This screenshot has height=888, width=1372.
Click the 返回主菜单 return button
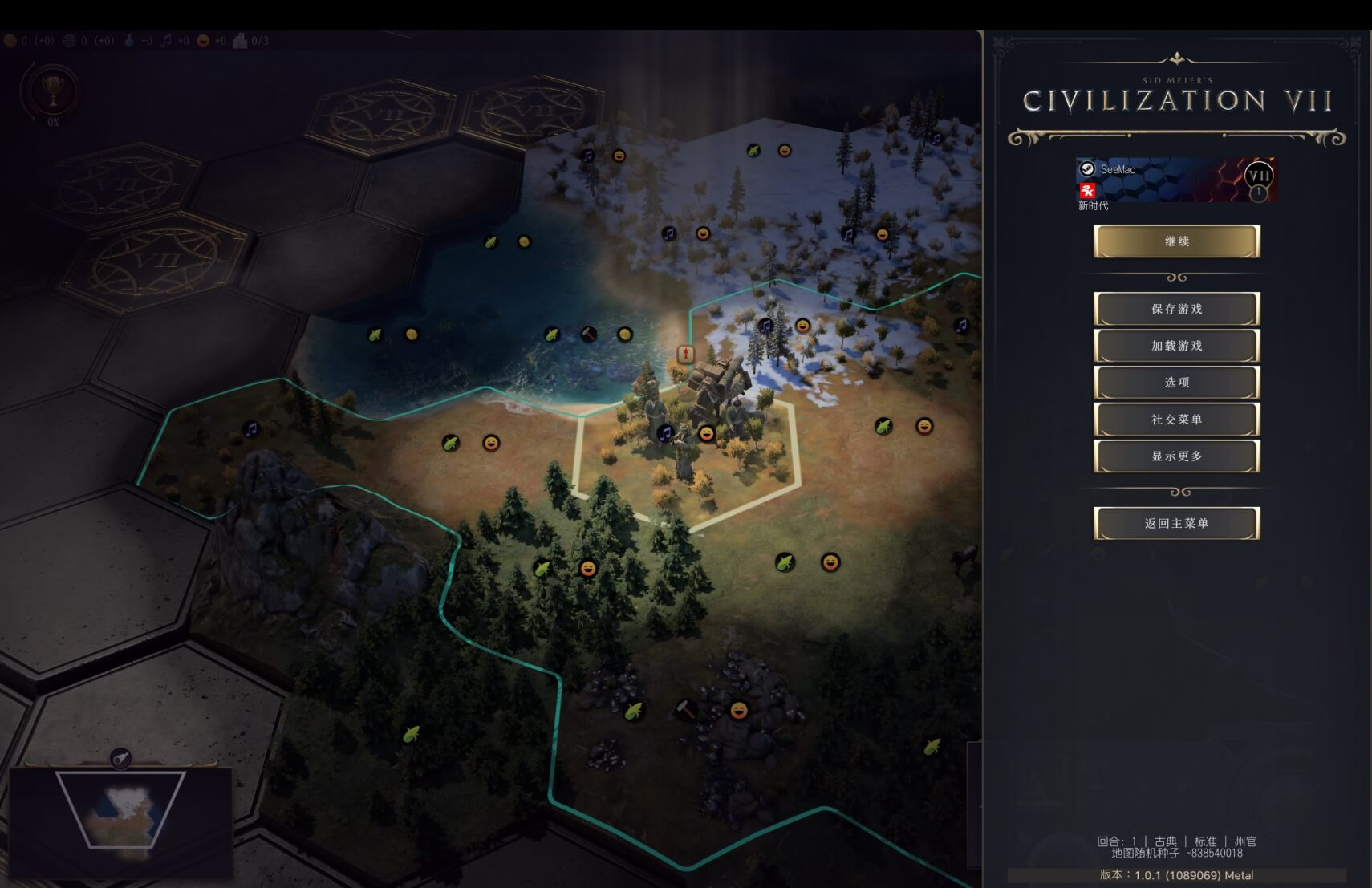pos(1176,522)
